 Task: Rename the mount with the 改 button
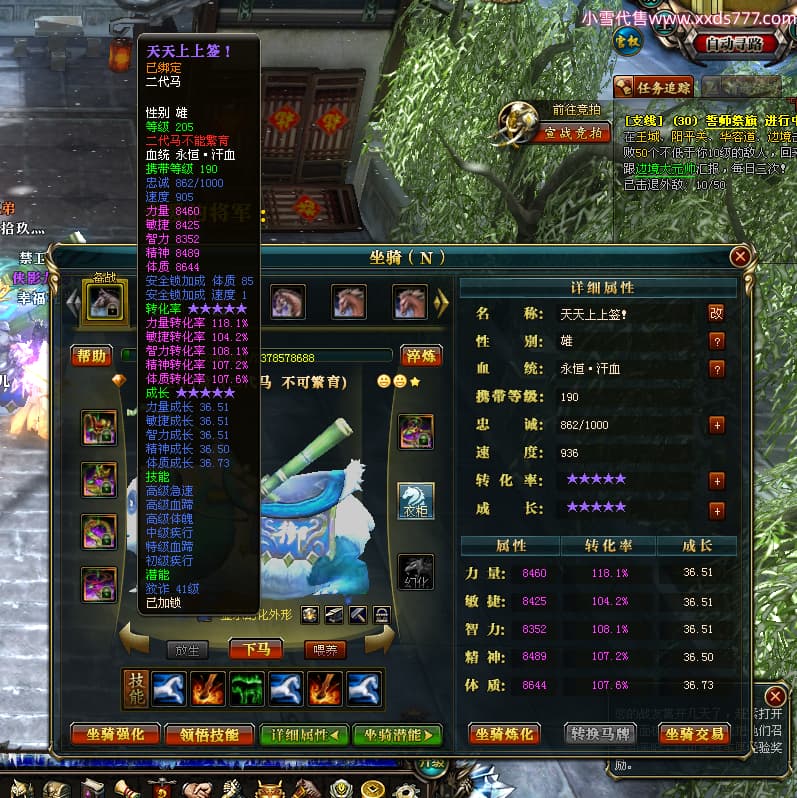[716, 313]
